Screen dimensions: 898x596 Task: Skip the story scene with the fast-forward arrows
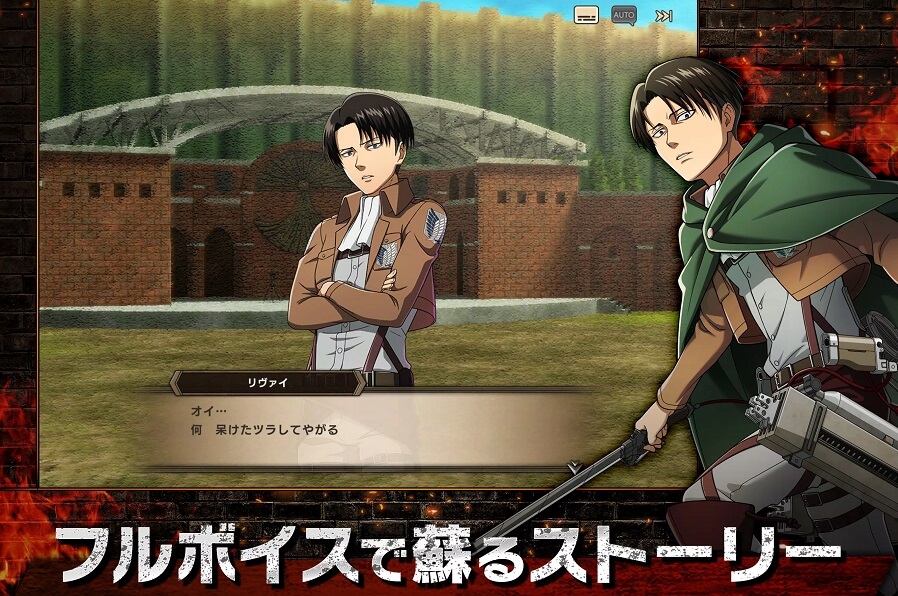click(x=663, y=15)
